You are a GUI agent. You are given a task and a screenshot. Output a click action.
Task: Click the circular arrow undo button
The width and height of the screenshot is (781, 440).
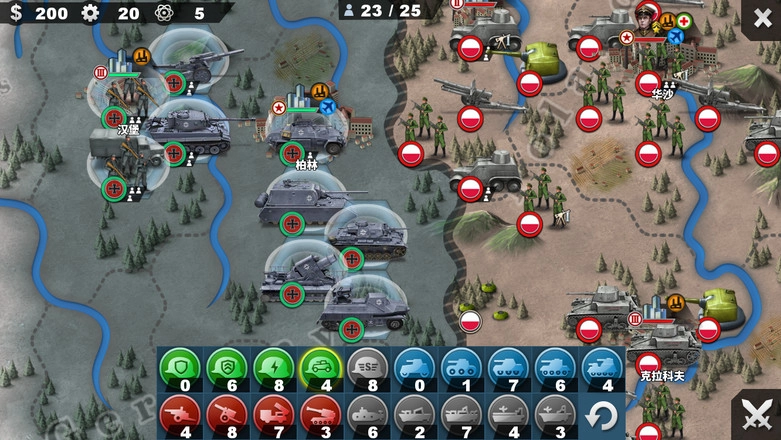(600, 415)
